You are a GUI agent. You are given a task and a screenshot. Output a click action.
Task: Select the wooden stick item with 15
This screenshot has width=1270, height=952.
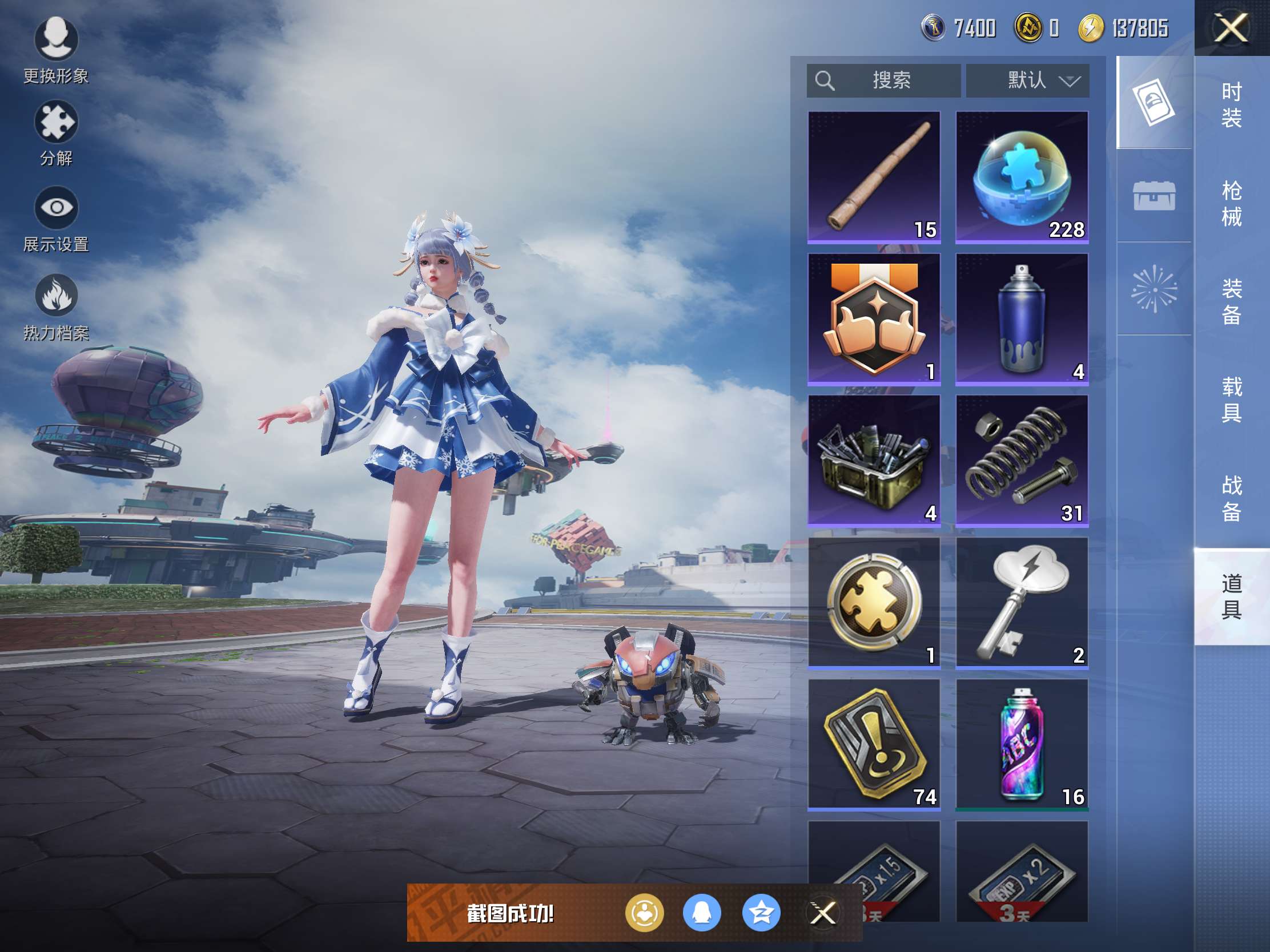click(874, 177)
